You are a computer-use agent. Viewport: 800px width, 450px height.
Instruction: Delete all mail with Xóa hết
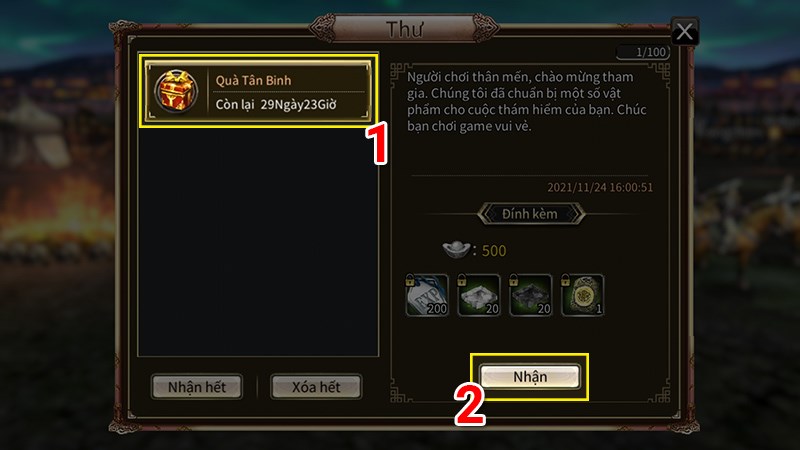[315, 386]
